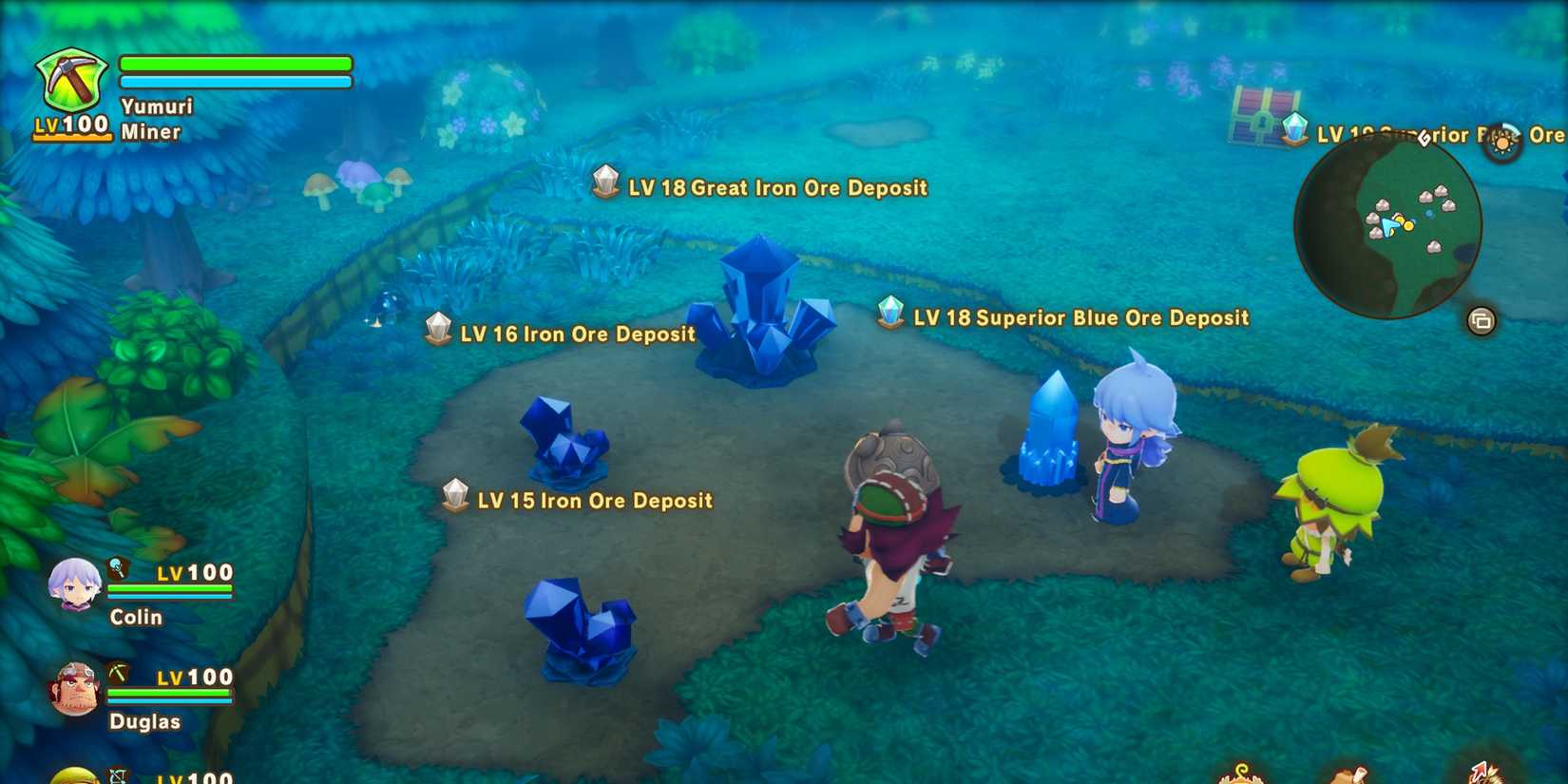1568x784 pixels.
Task: Click the player arrow on the minimap
Action: pos(1390,225)
